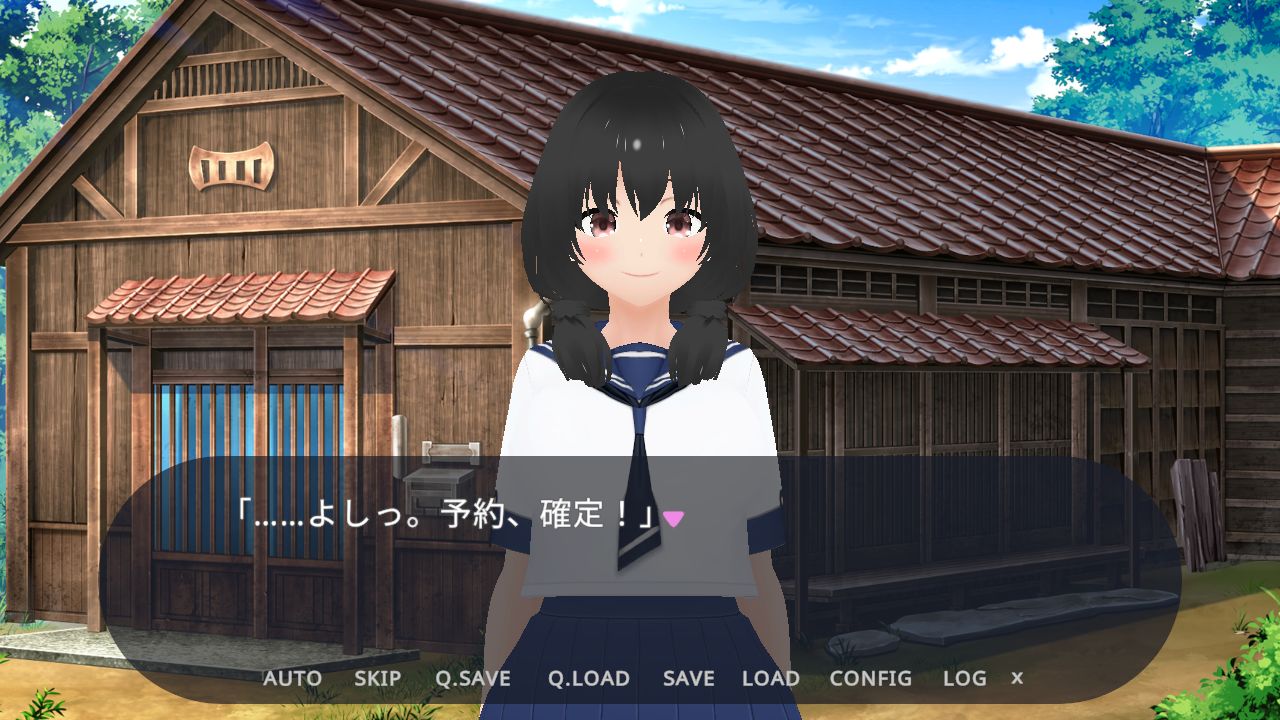Hide the interface with the × button
Viewport: 1280px width, 720px height.
click(1016, 678)
